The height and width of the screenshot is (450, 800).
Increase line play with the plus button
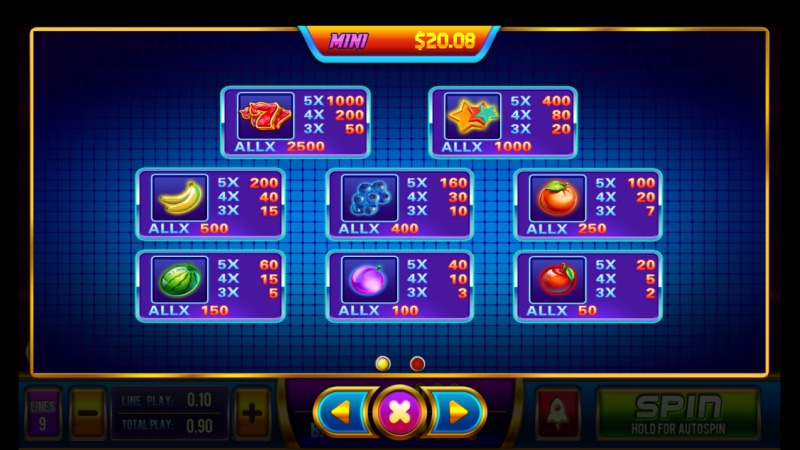pyautogui.click(x=252, y=412)
